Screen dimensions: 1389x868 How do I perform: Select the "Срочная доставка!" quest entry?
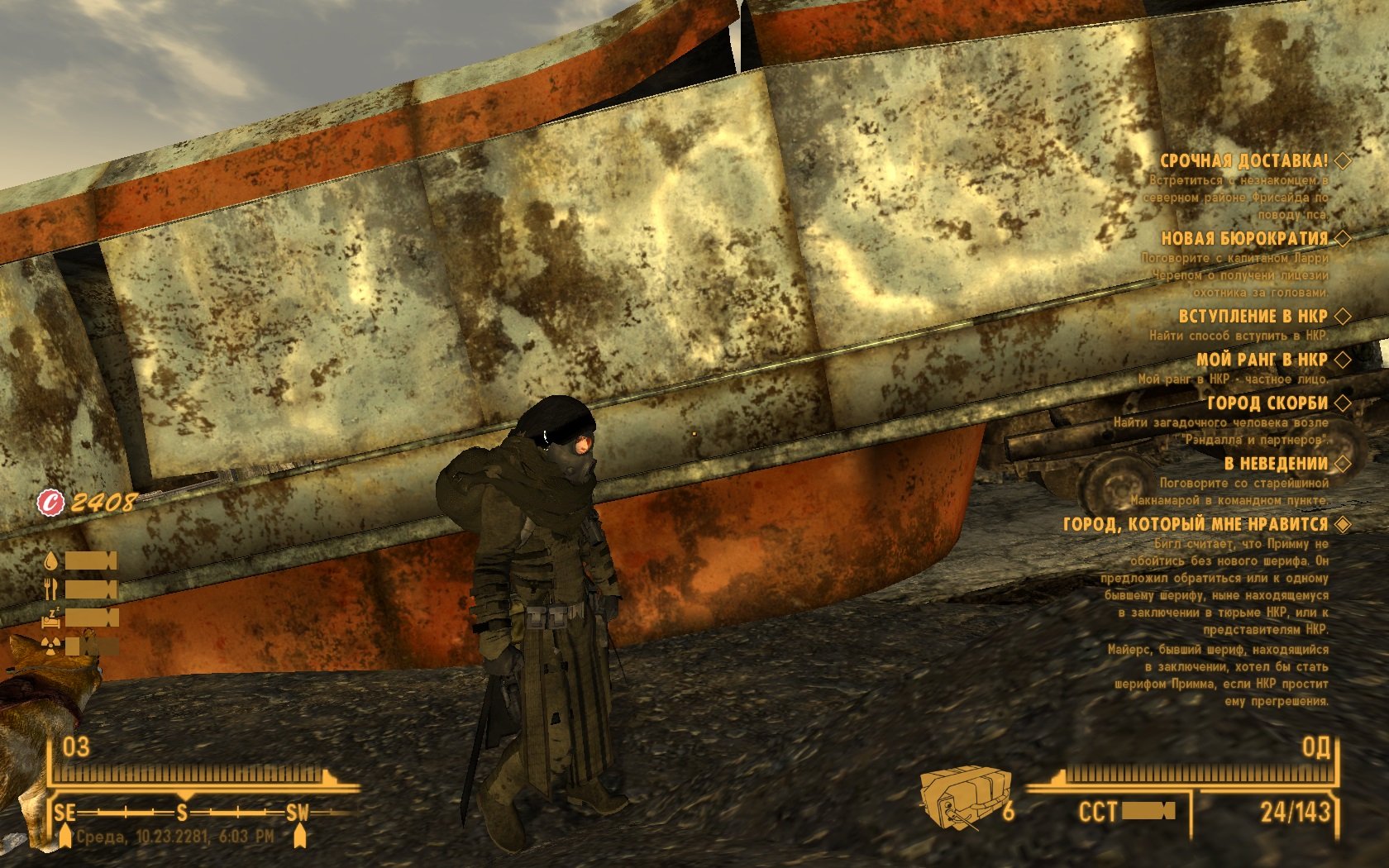click(1243, 161)
